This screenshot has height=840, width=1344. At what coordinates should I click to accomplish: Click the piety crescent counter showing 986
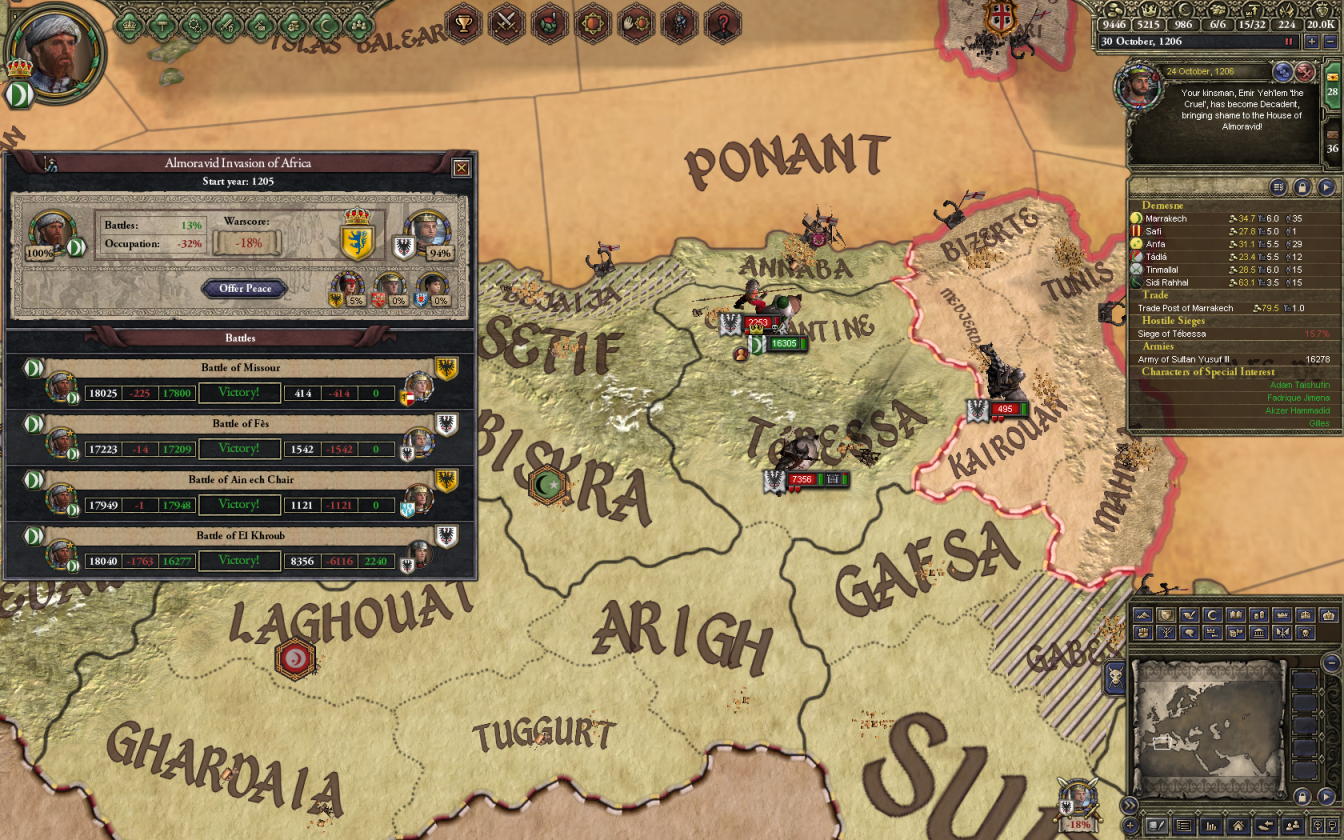[x=1185, y=24]
